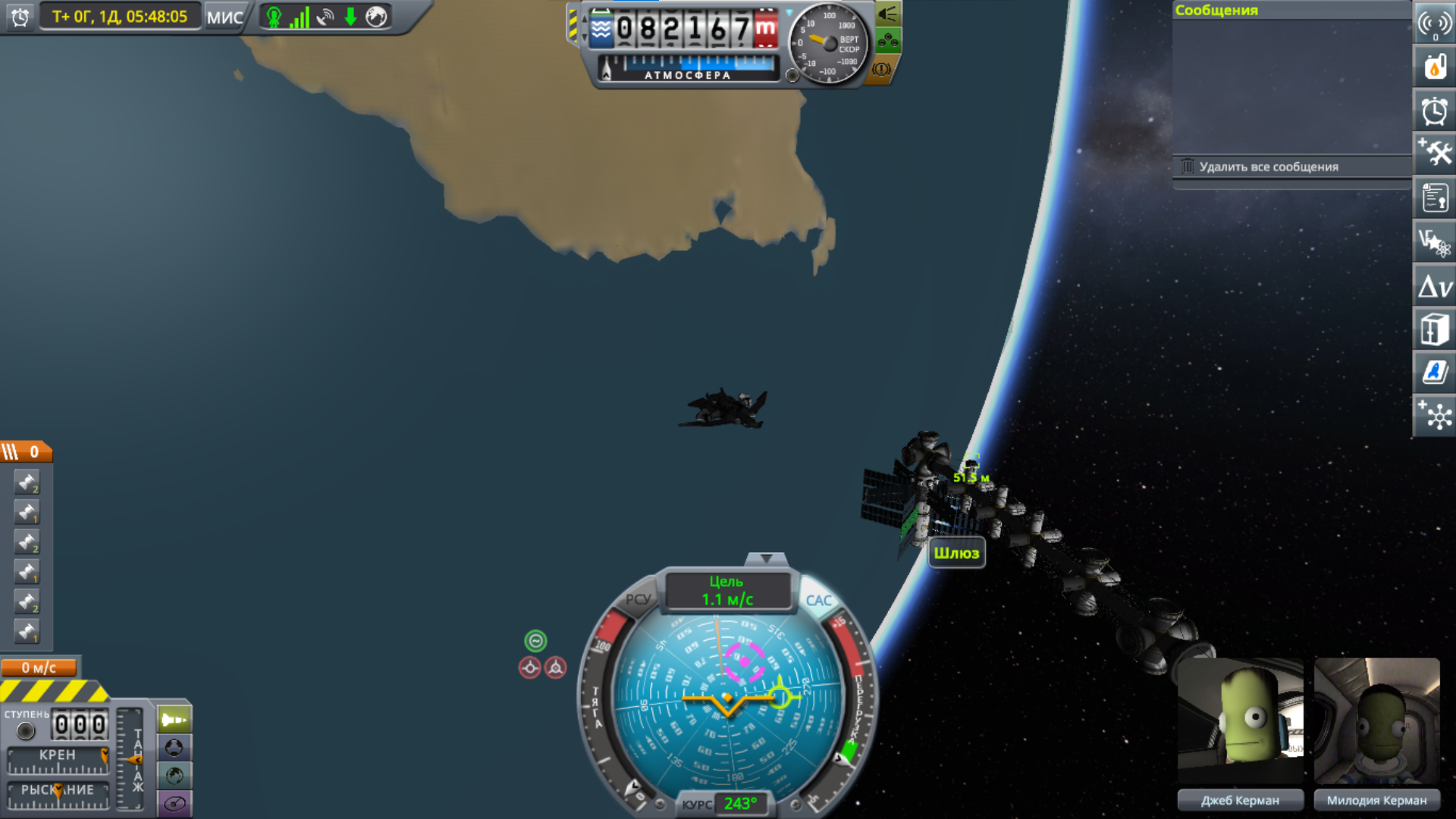Toggle the lights button by the altimeter
This screenshot has height=819, width=1456.
(887, 14)
